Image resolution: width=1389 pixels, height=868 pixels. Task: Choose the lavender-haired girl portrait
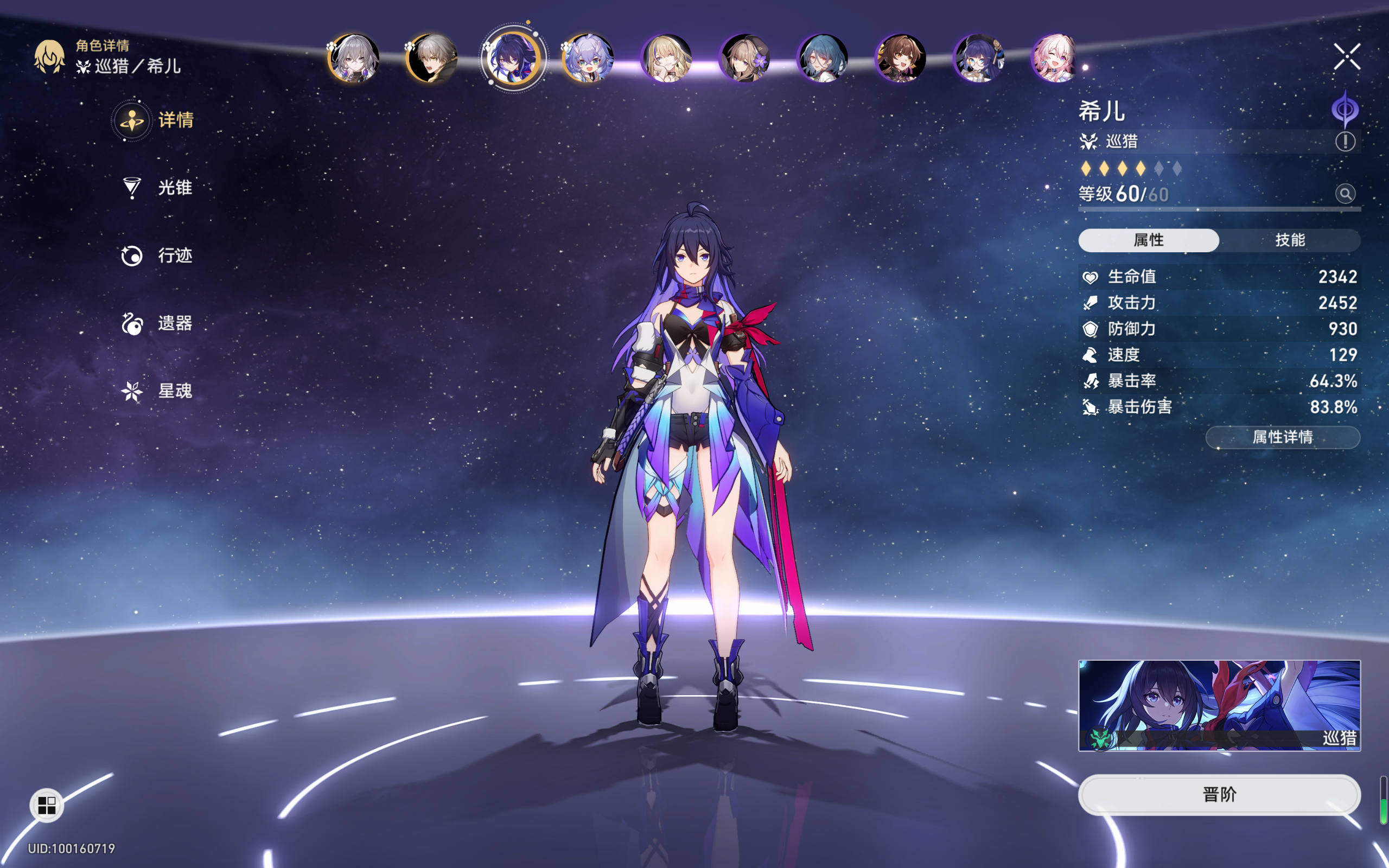tap(588, 58)
